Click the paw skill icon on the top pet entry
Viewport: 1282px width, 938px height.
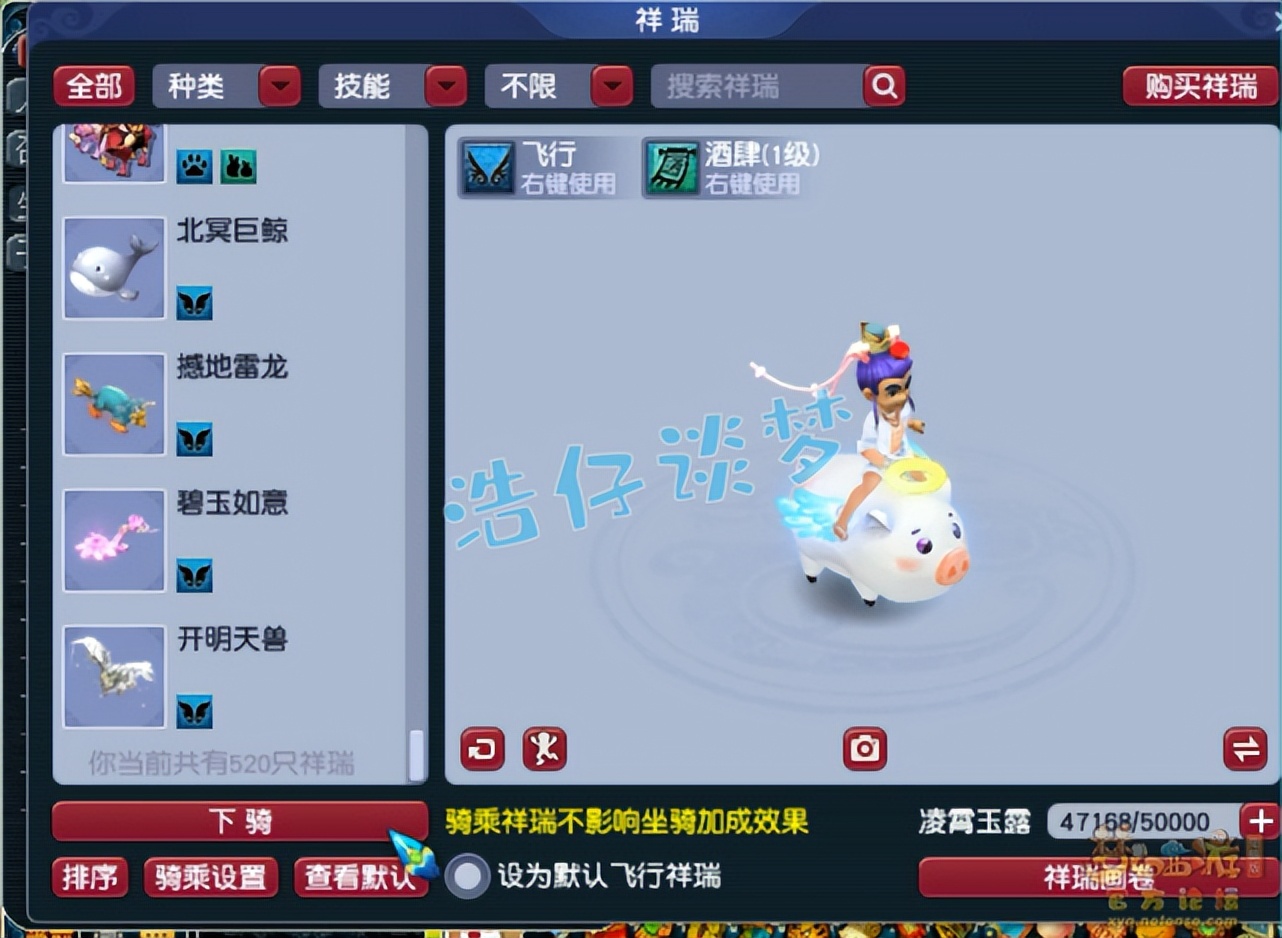pos(195,166)
